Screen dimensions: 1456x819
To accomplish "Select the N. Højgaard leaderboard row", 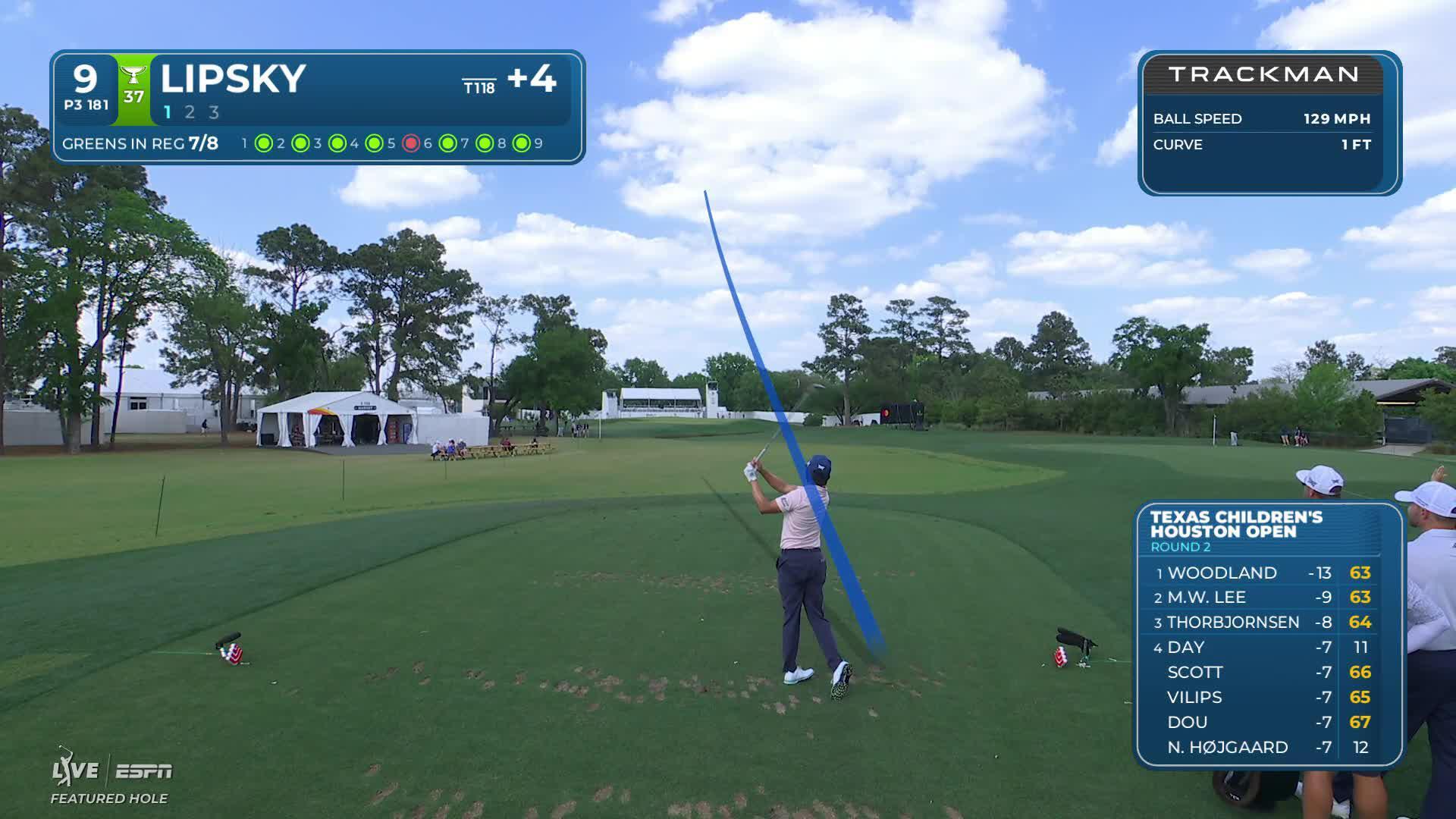I will click(1263, 747).
